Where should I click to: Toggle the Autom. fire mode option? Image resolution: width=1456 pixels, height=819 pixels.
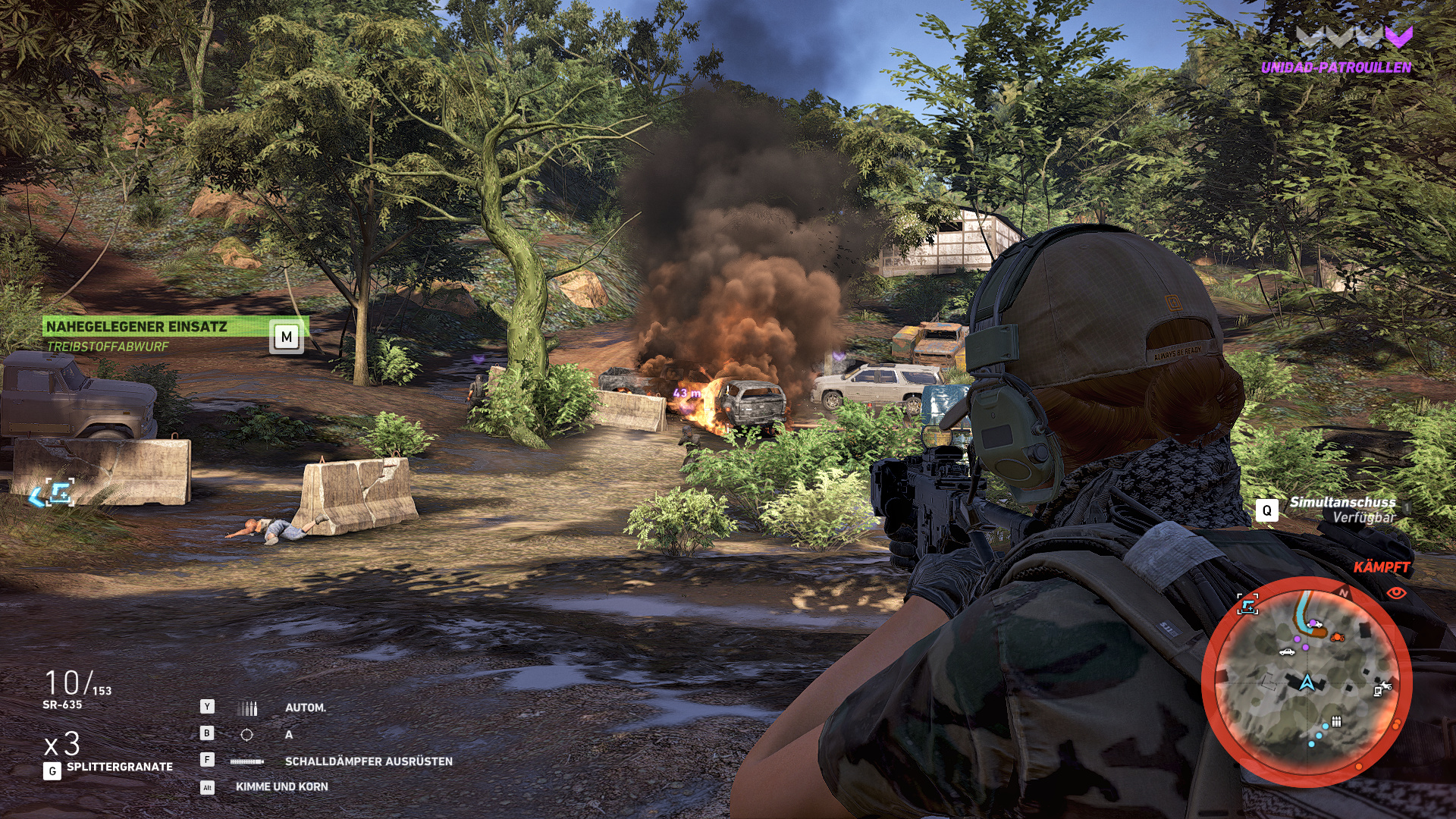point(305,708)
